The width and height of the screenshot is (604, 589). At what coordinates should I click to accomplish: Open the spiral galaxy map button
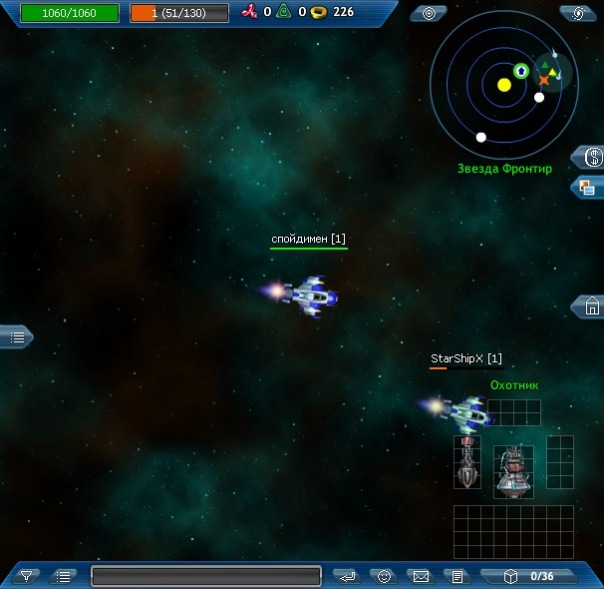click(579, 13)
